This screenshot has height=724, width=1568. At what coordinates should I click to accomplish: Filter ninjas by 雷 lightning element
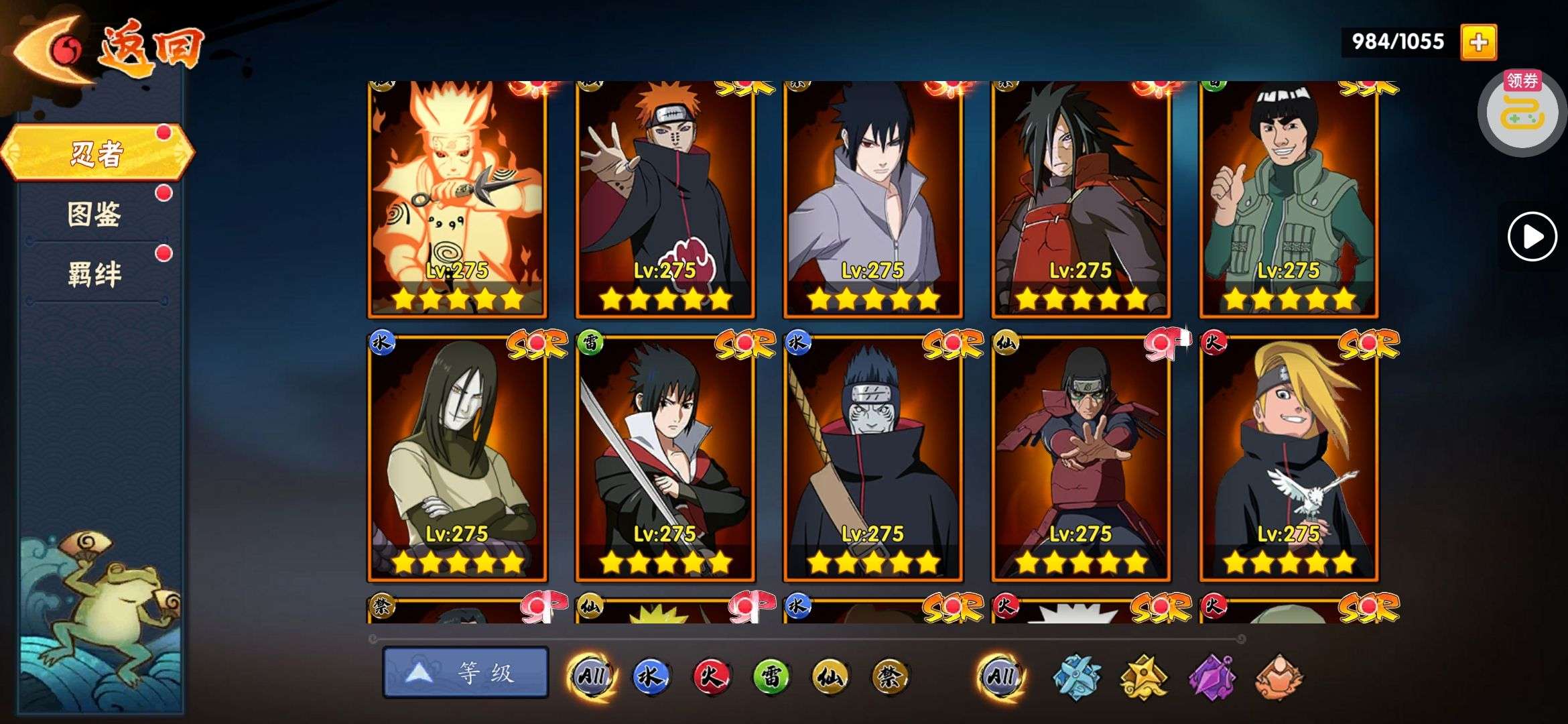point(770,676)
